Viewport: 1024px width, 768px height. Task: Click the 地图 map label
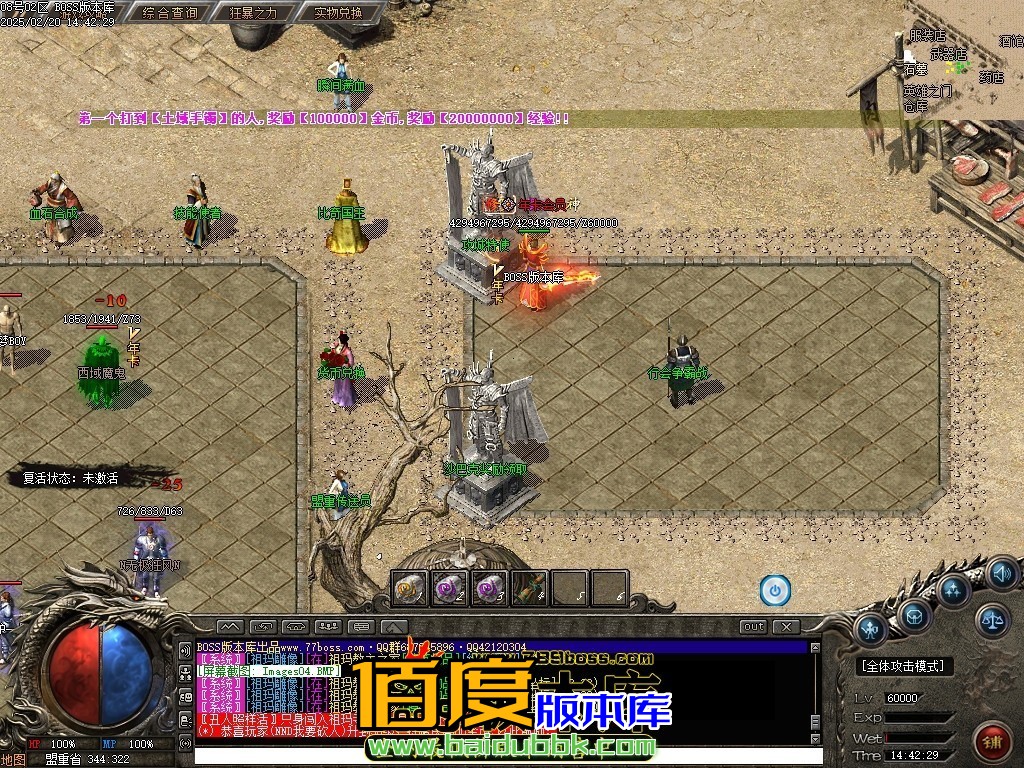click(x=14, y=759)
